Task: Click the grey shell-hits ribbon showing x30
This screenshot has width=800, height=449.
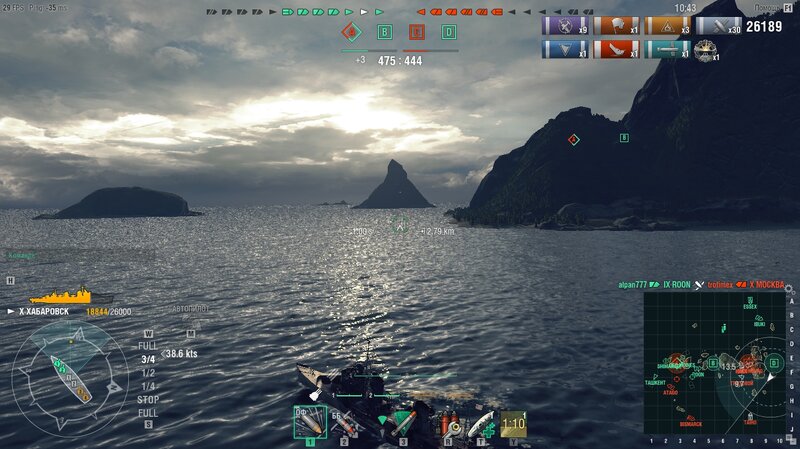Action: coord(718,26)
